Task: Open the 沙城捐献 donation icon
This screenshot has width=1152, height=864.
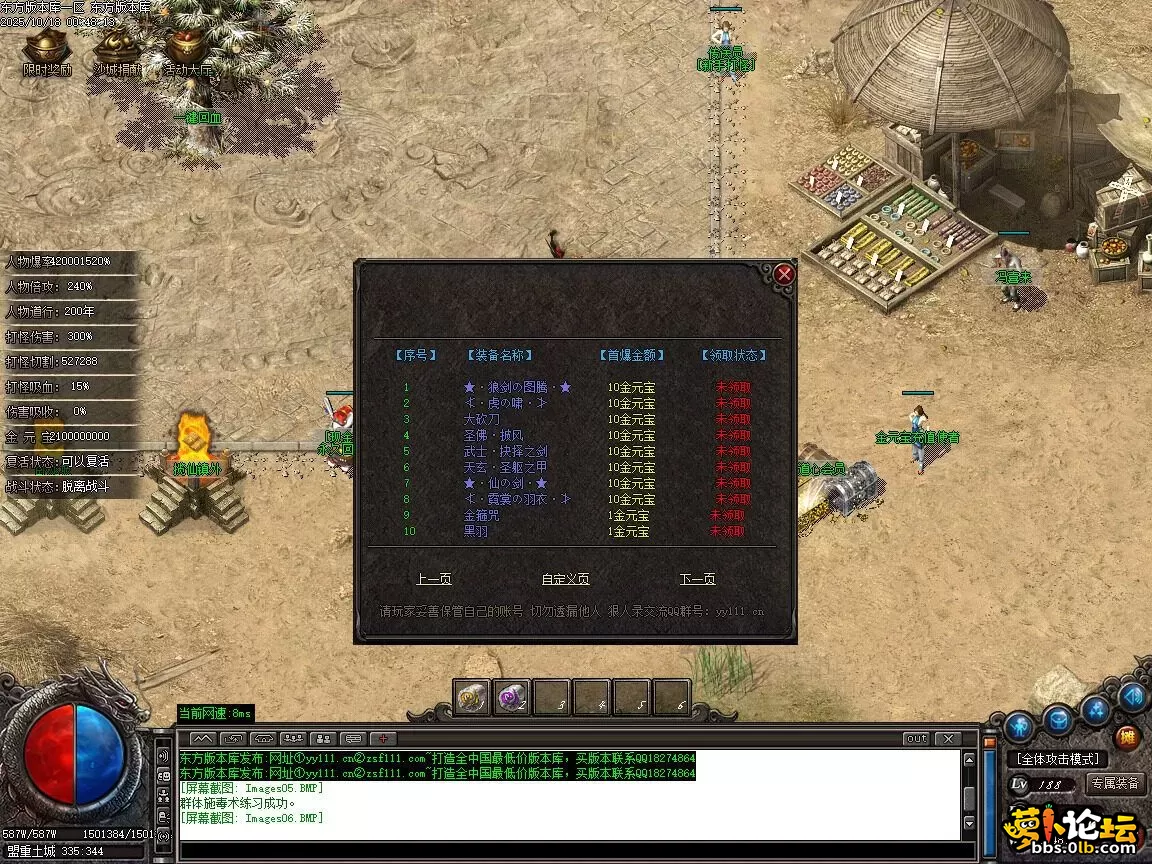Action: [117, 50]
